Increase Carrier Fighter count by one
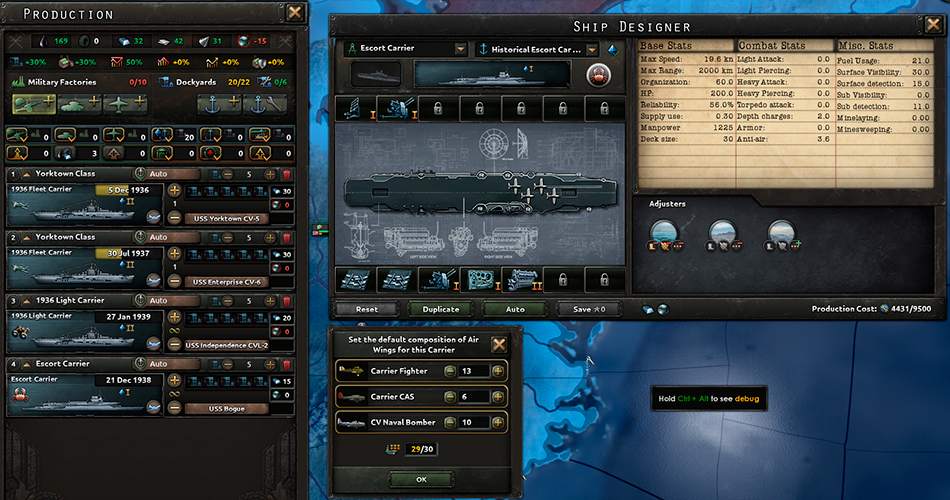Image resolution: width=950 pixels, height=500 pixels. [496, 371]
